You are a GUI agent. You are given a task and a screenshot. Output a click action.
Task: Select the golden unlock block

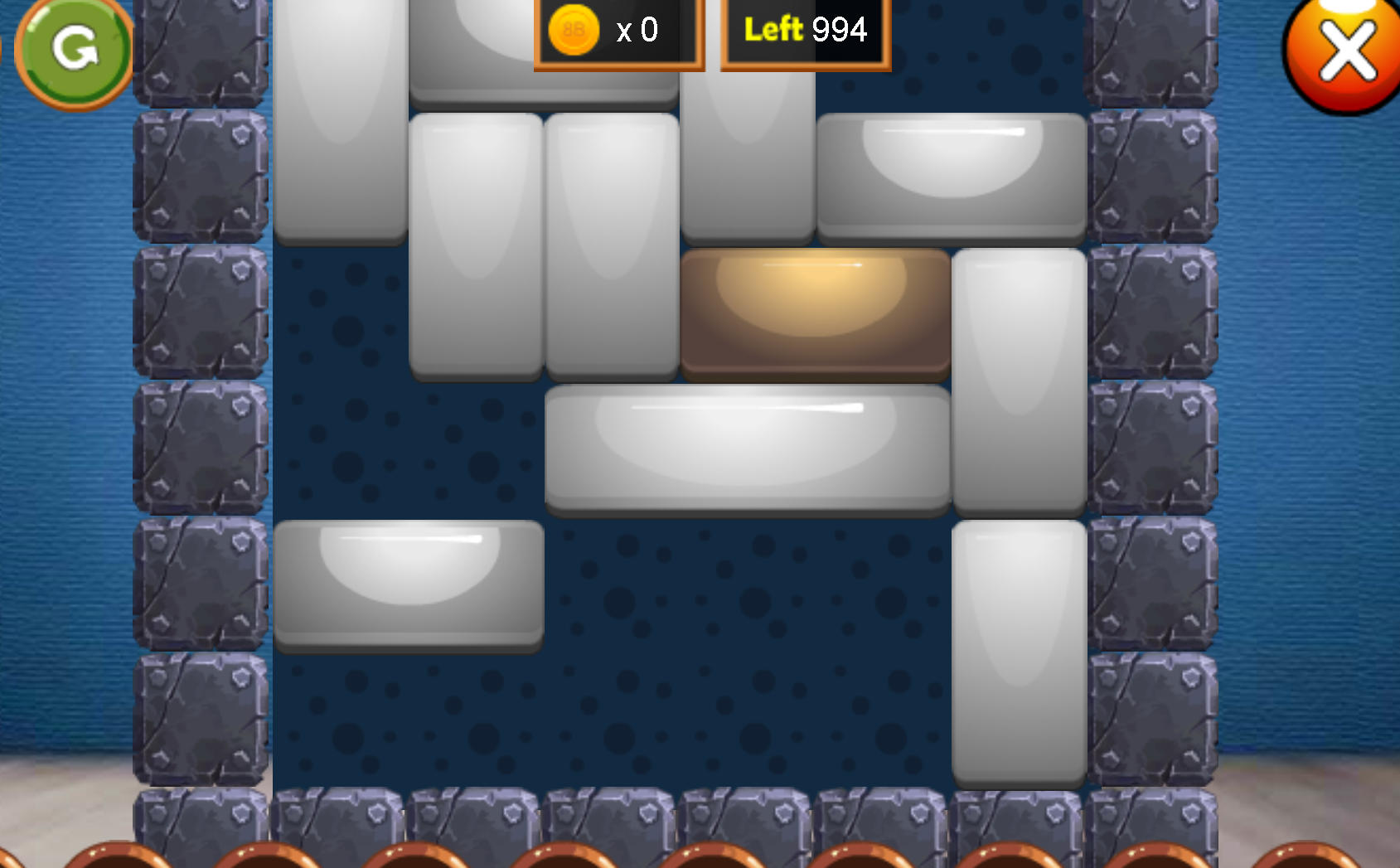point(816,315)
